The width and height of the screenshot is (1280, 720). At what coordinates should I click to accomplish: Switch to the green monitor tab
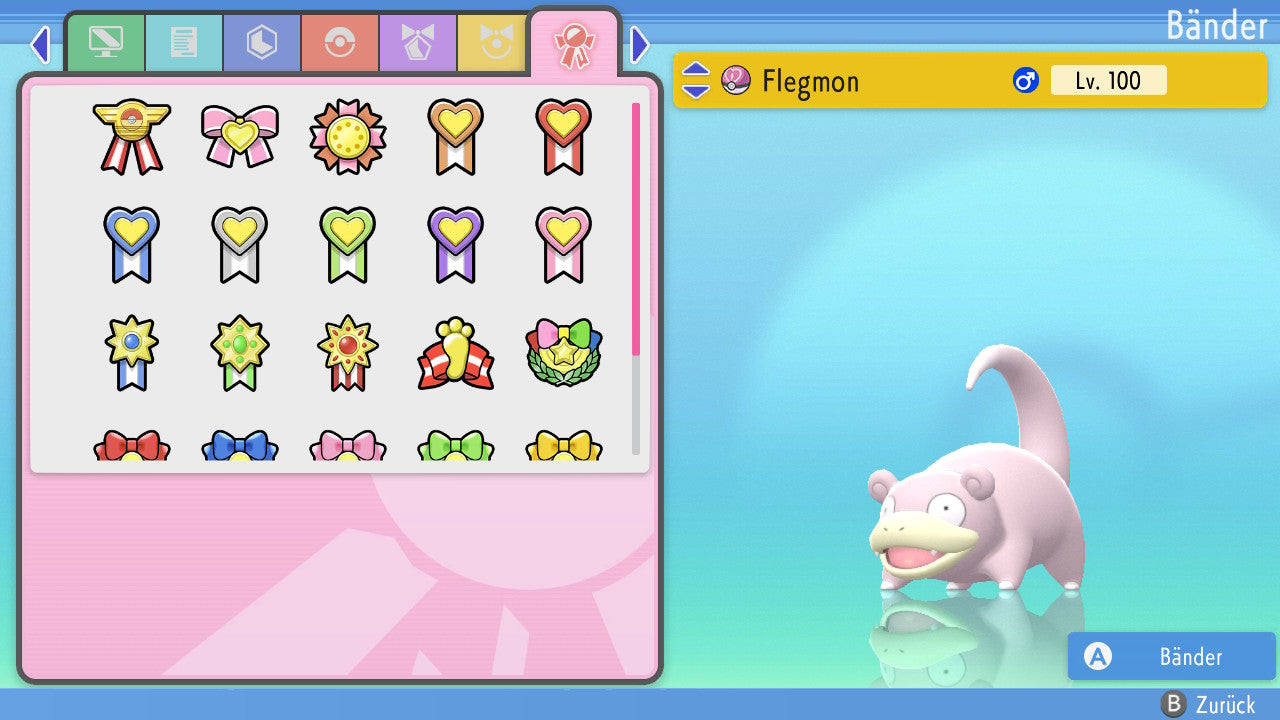click(105, 43)
